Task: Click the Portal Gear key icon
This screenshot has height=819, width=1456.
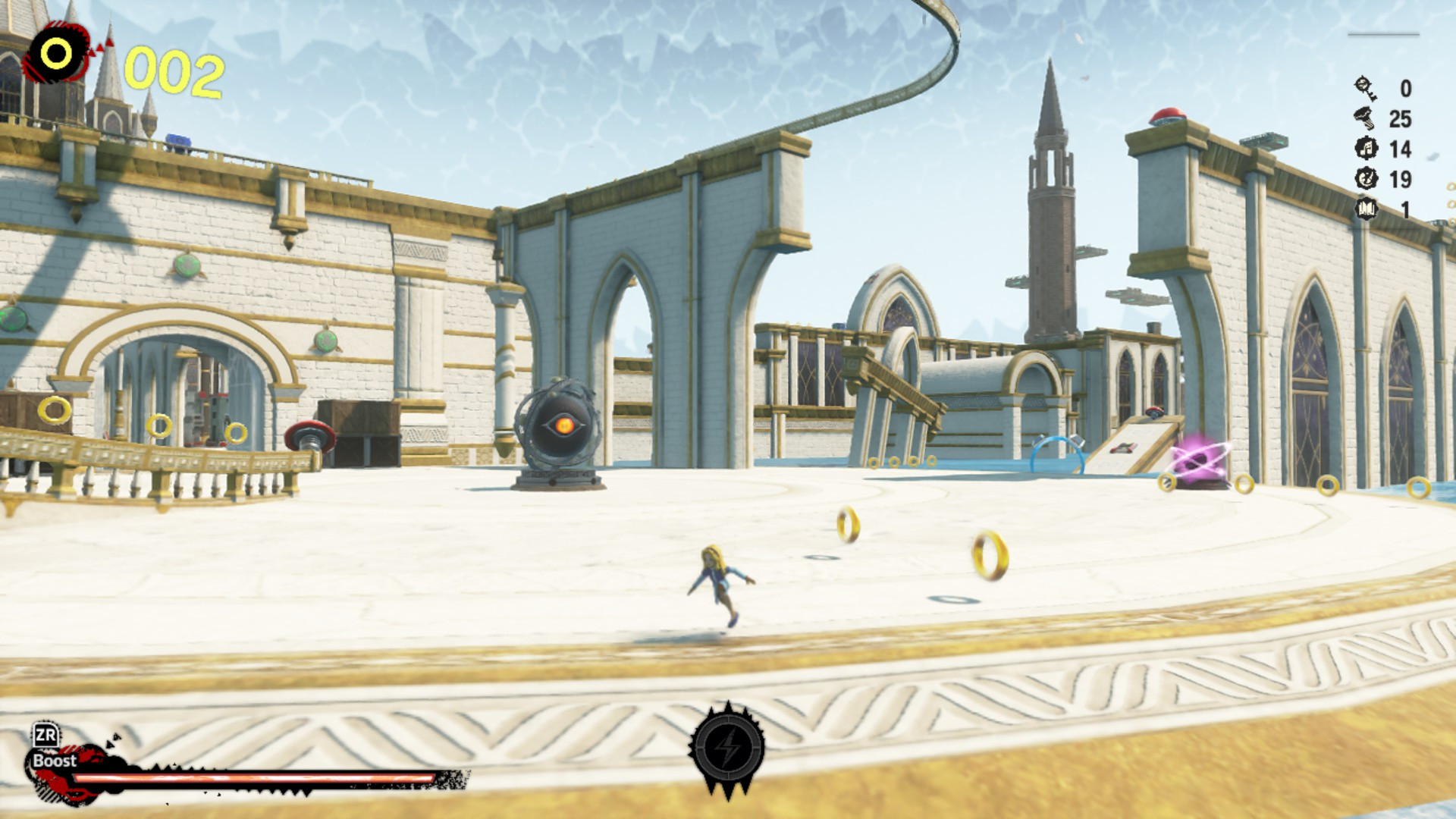Action: 1365,89
